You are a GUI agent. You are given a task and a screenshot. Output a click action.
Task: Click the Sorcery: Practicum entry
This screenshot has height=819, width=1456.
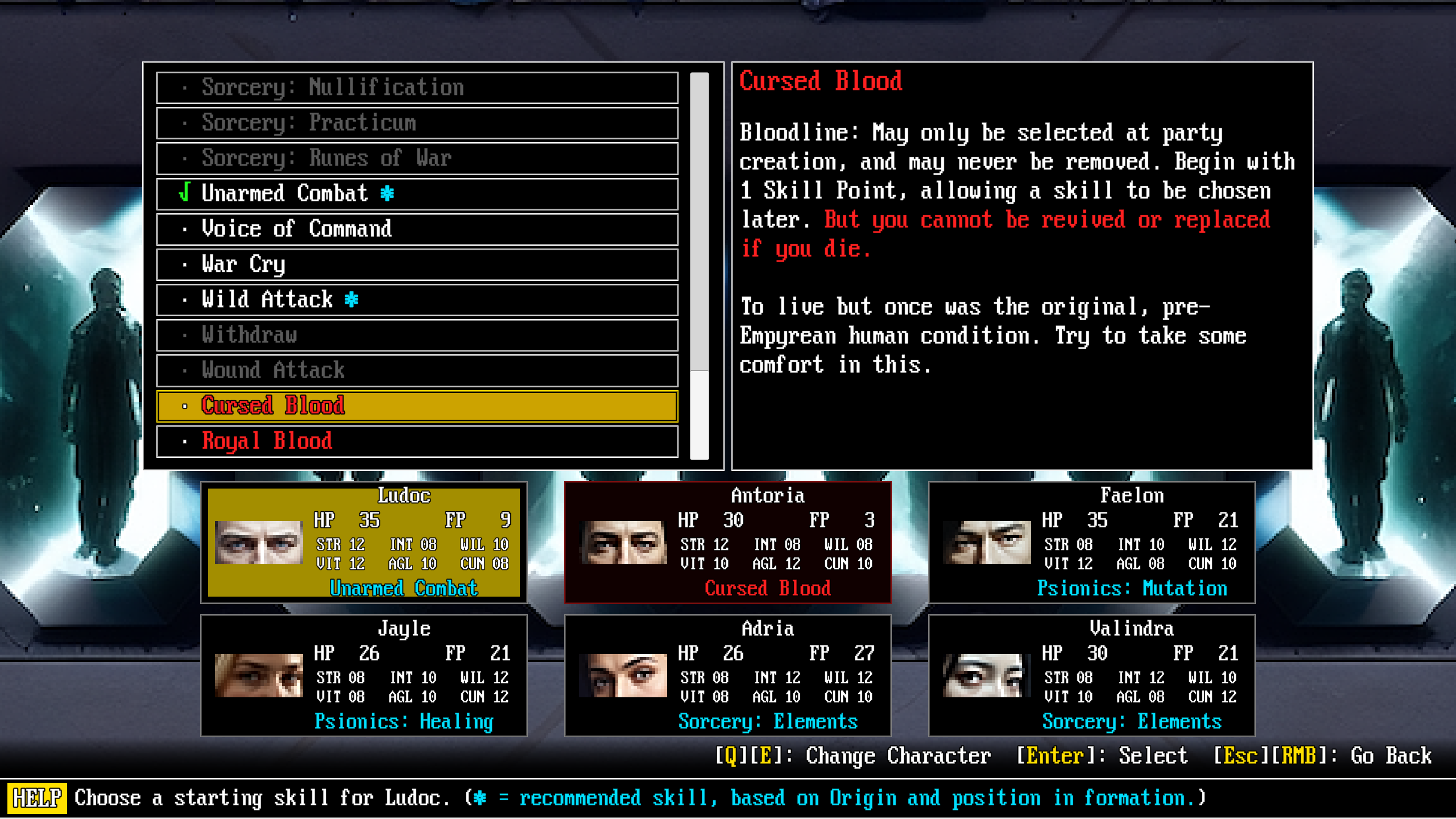click(417, 123)
